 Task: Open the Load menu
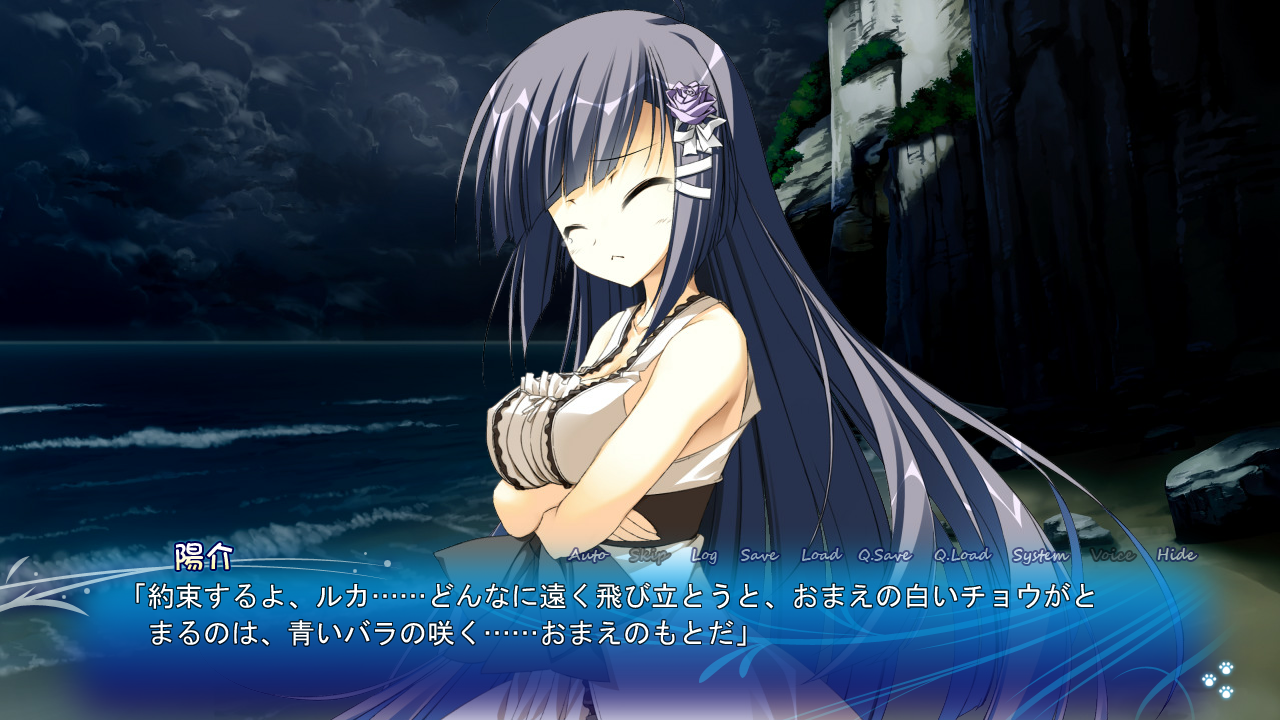(821, 555)
